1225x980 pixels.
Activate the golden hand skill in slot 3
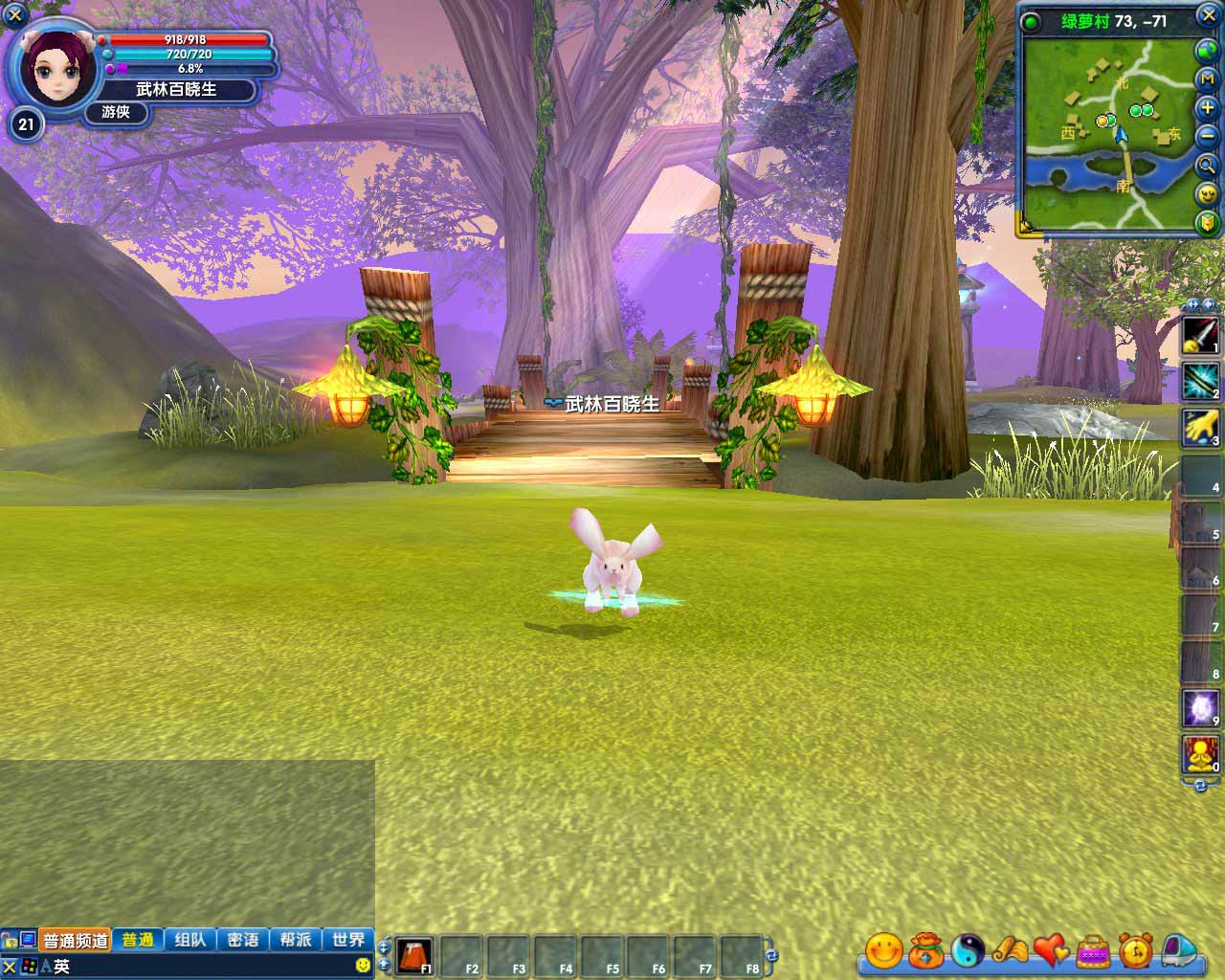[x=1200, y=428]
